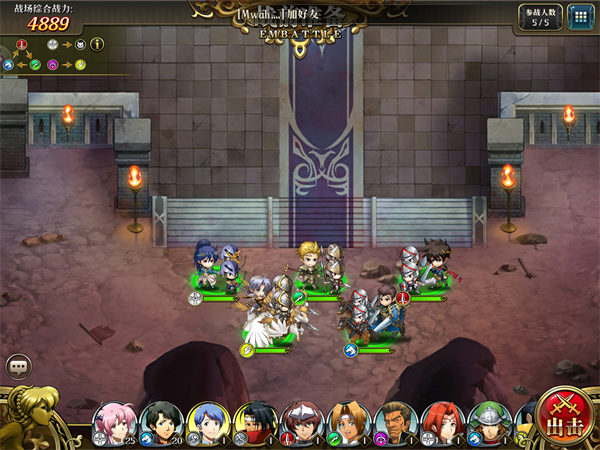The width and height of the screenshot is (600, 450).
Task: Pick the stern dark-skinned hero portrait
Action: [395, 423]
